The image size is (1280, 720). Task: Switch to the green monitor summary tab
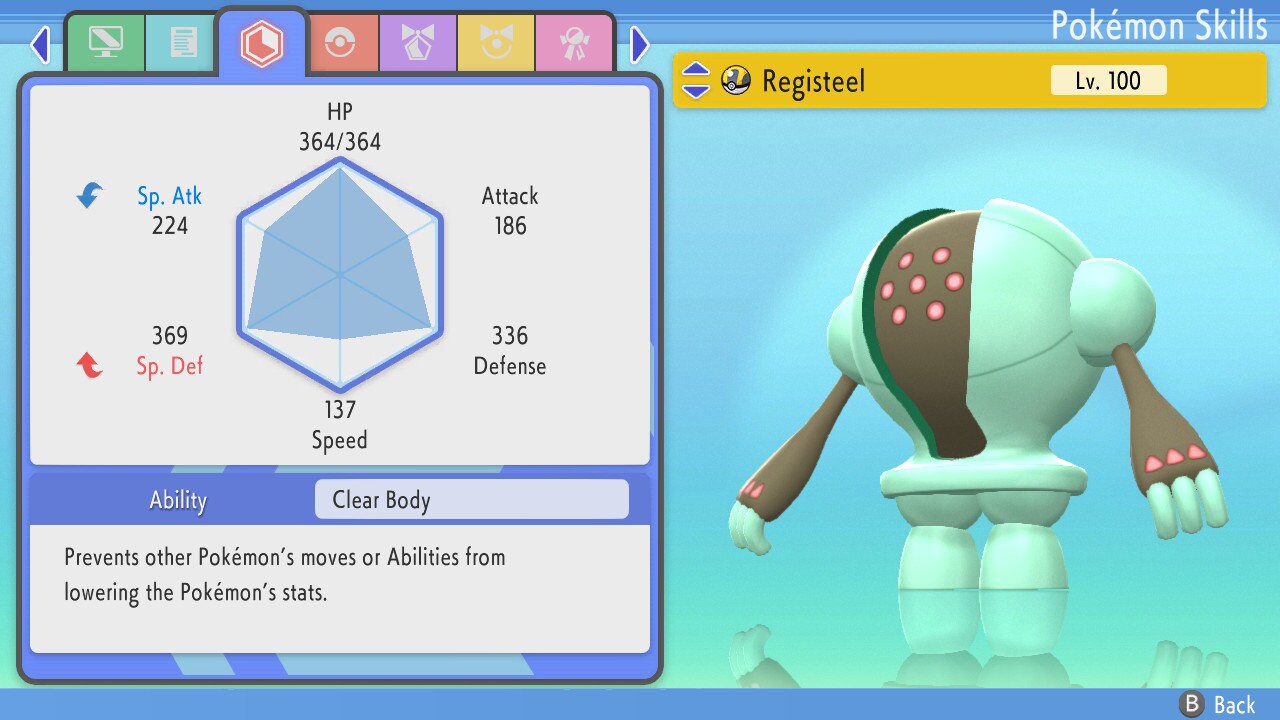point(105,43)
